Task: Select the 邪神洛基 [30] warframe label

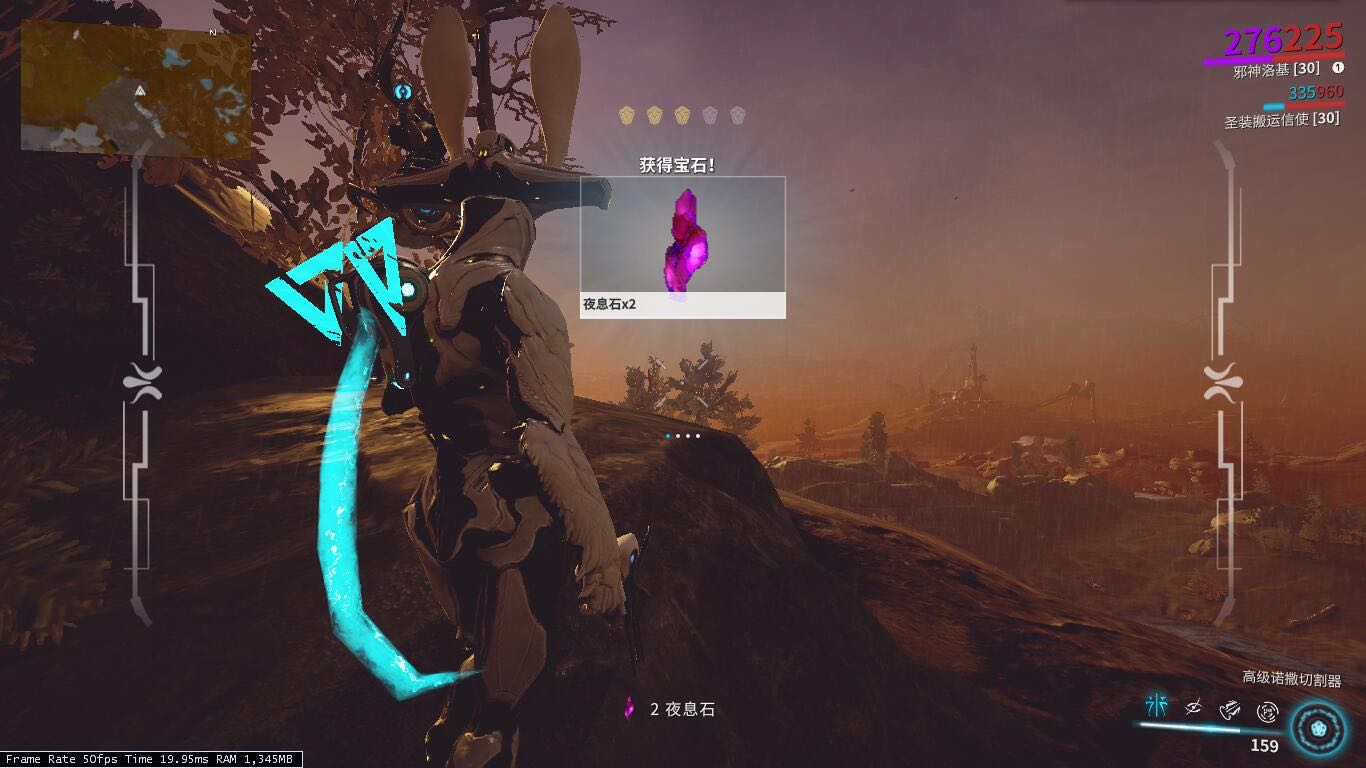Action: tap(1276, 69)
